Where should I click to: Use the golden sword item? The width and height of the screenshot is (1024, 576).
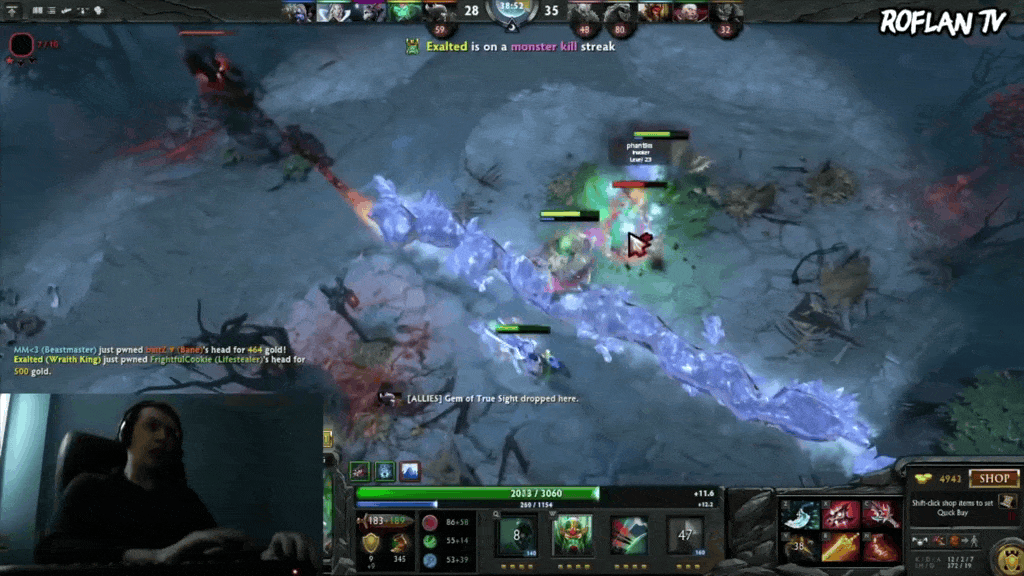point(841,546)
